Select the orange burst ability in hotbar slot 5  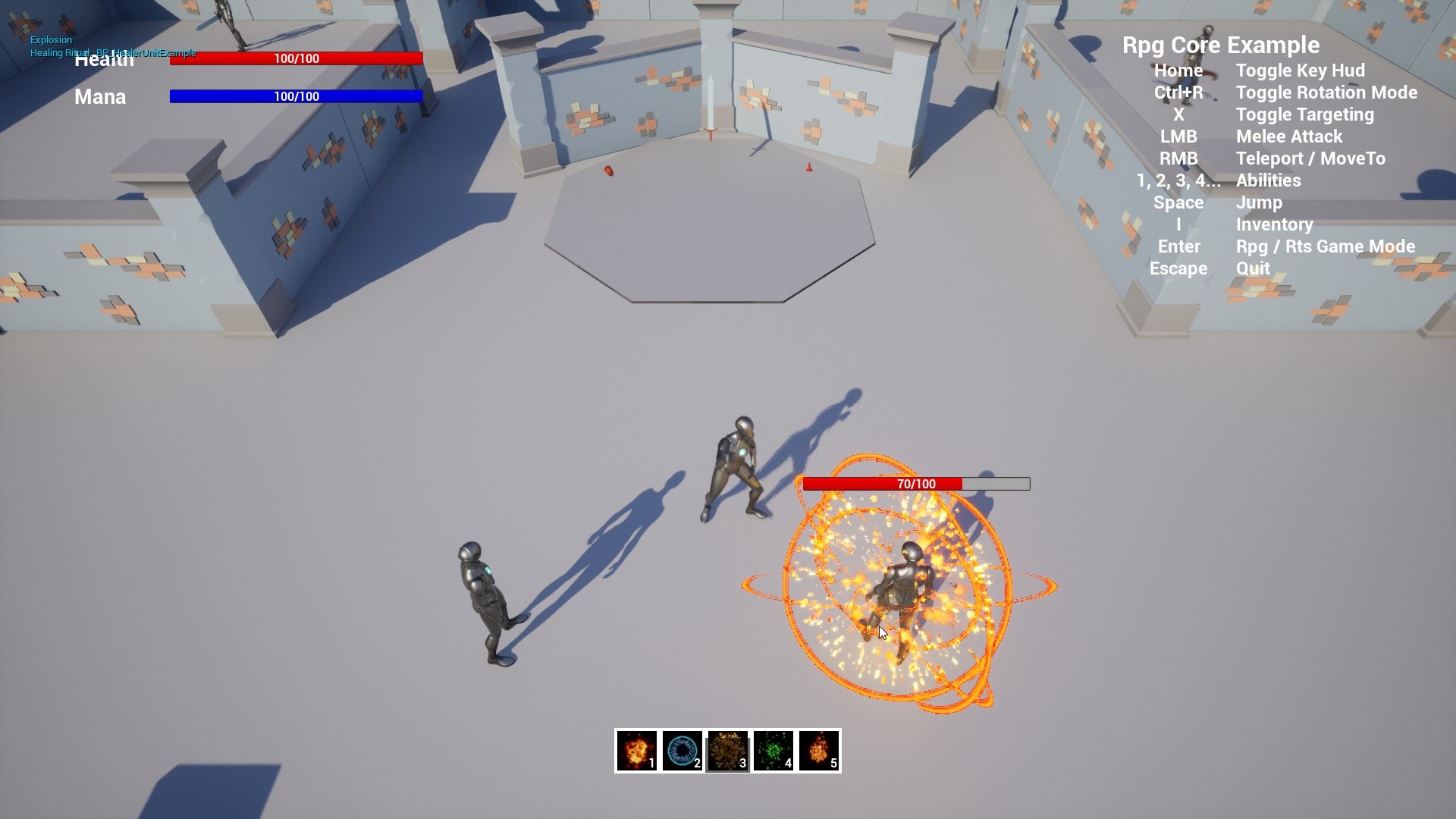(817, 751)
